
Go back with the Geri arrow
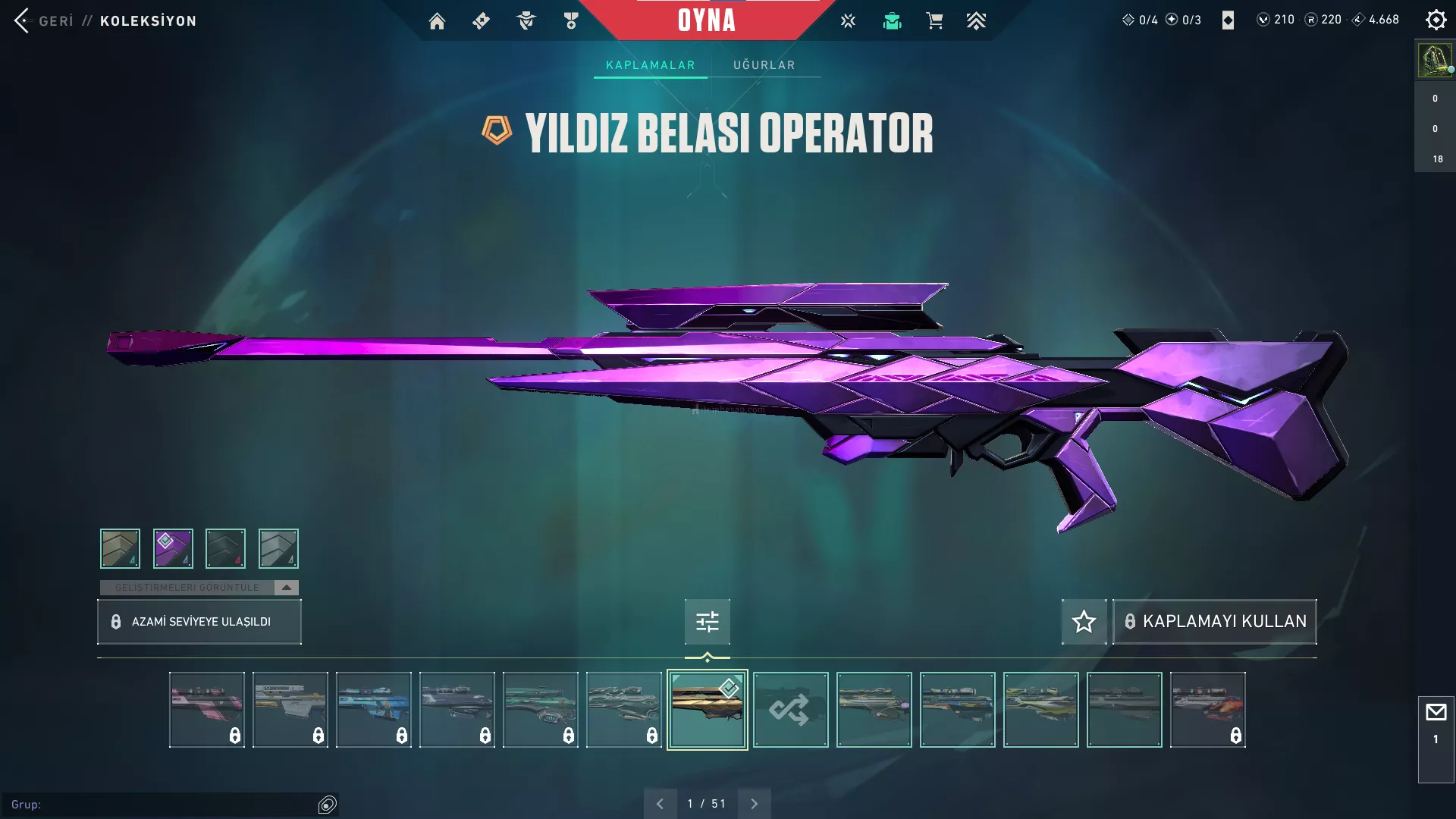point(22,20)
